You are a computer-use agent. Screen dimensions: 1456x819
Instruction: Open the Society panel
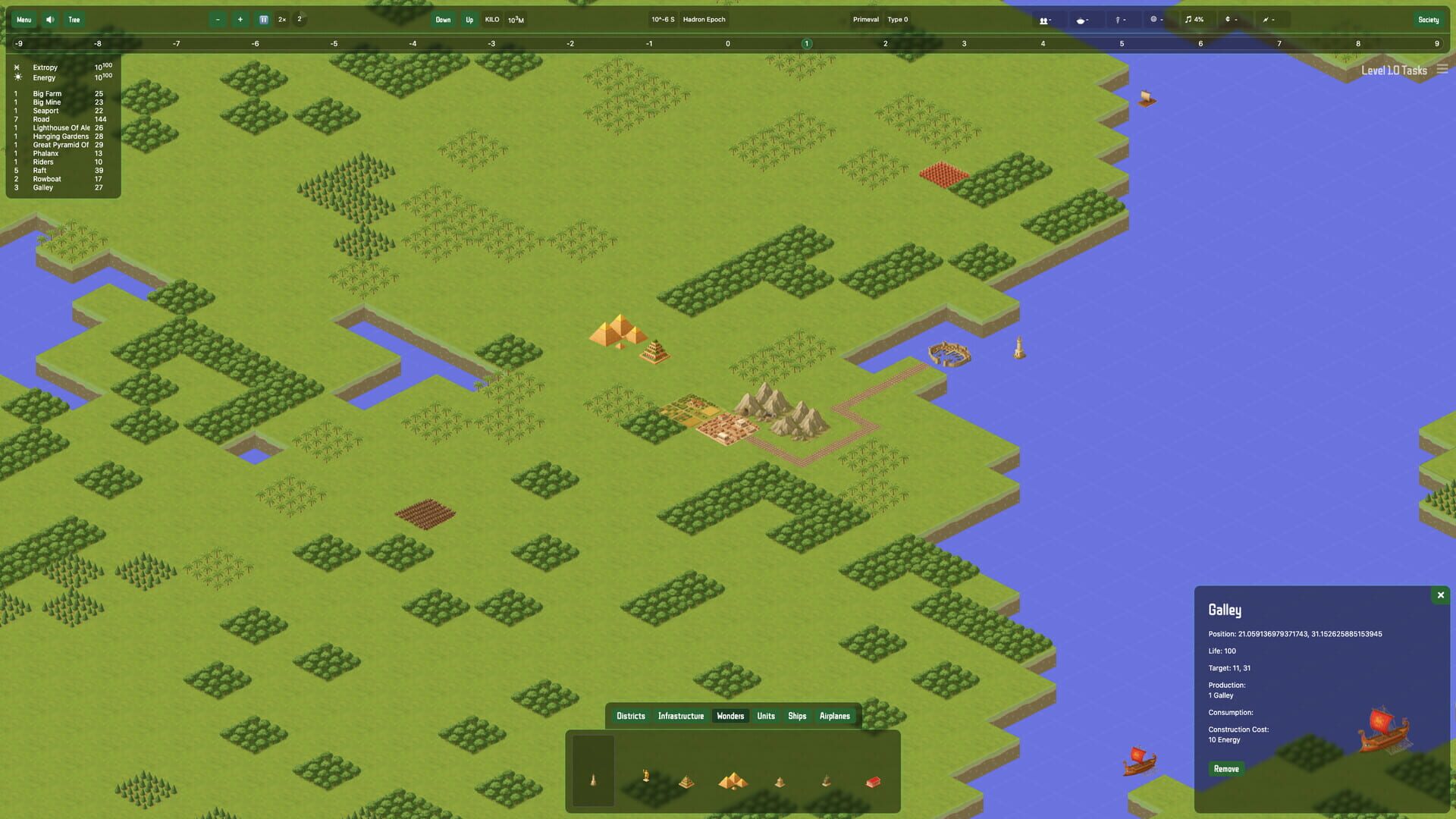pyautogui.click(x=1429, y=20)
